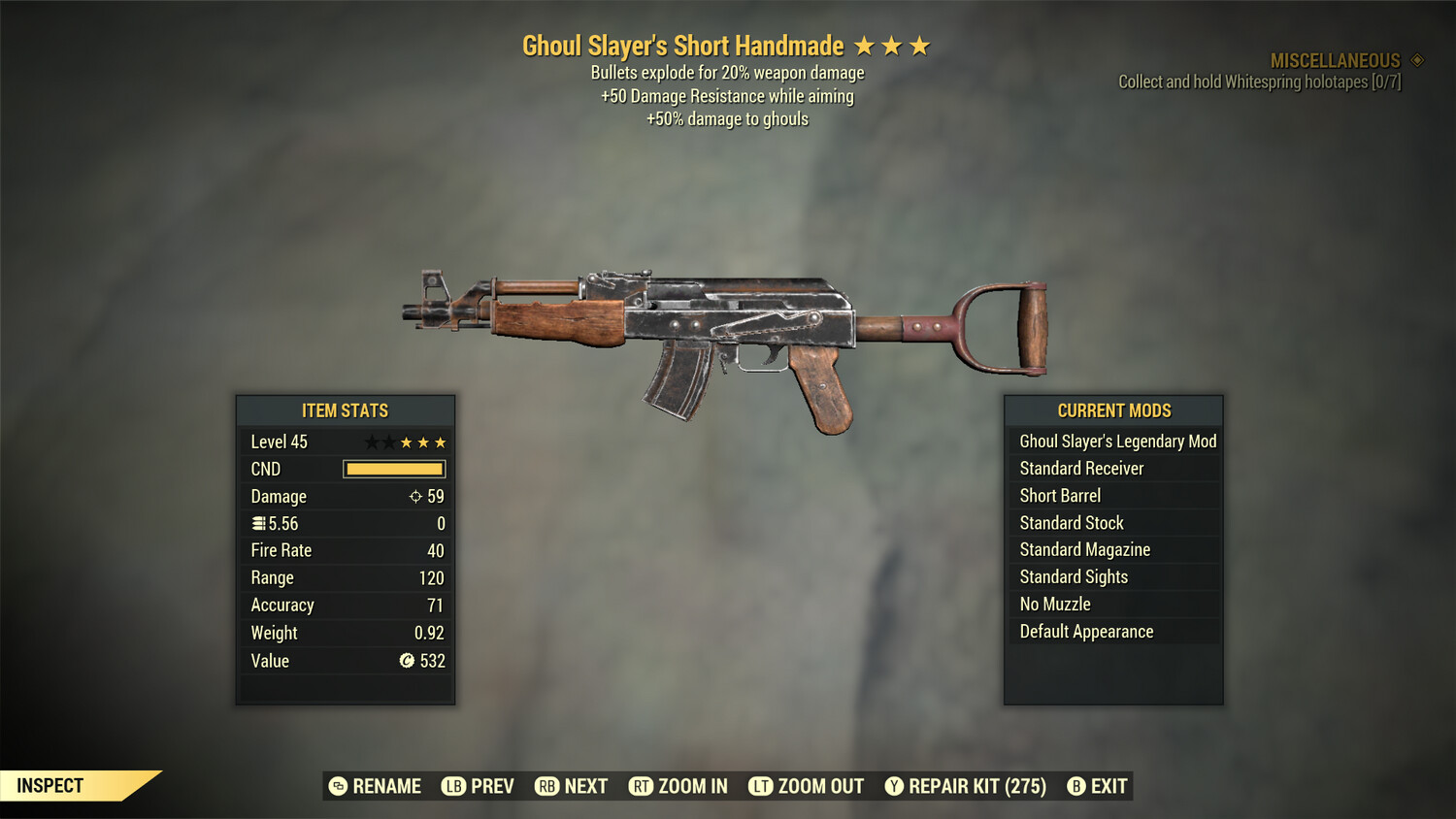Click the RB Next button icon
The height and width of the screenshot is (819, 1456).
(546, 786)
